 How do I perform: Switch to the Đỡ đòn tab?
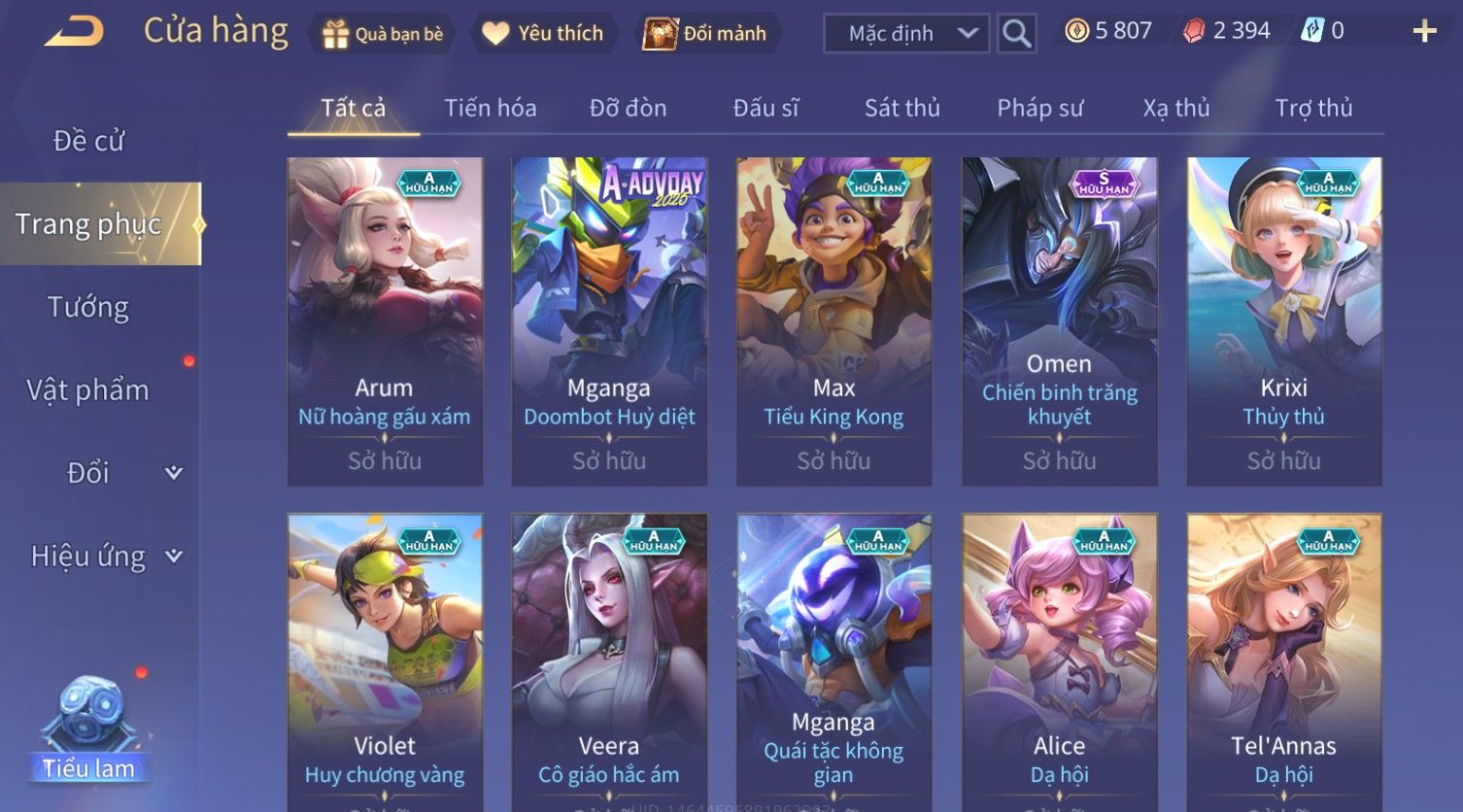pos(628,108)
